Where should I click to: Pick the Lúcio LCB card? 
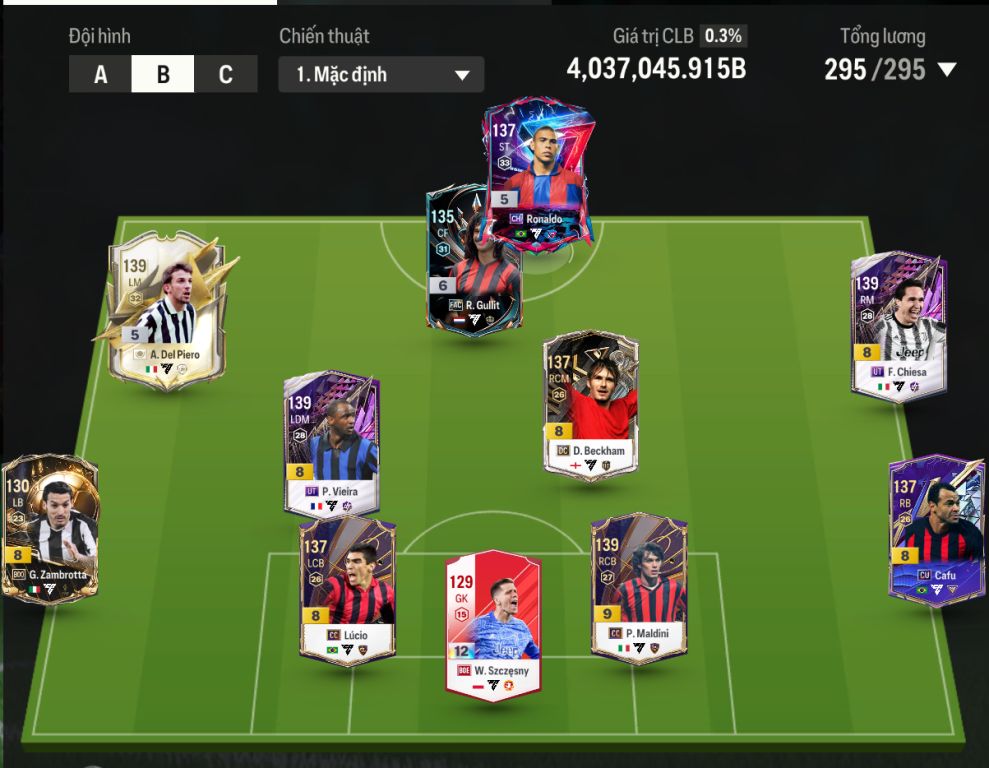click(x=347, y=590)
